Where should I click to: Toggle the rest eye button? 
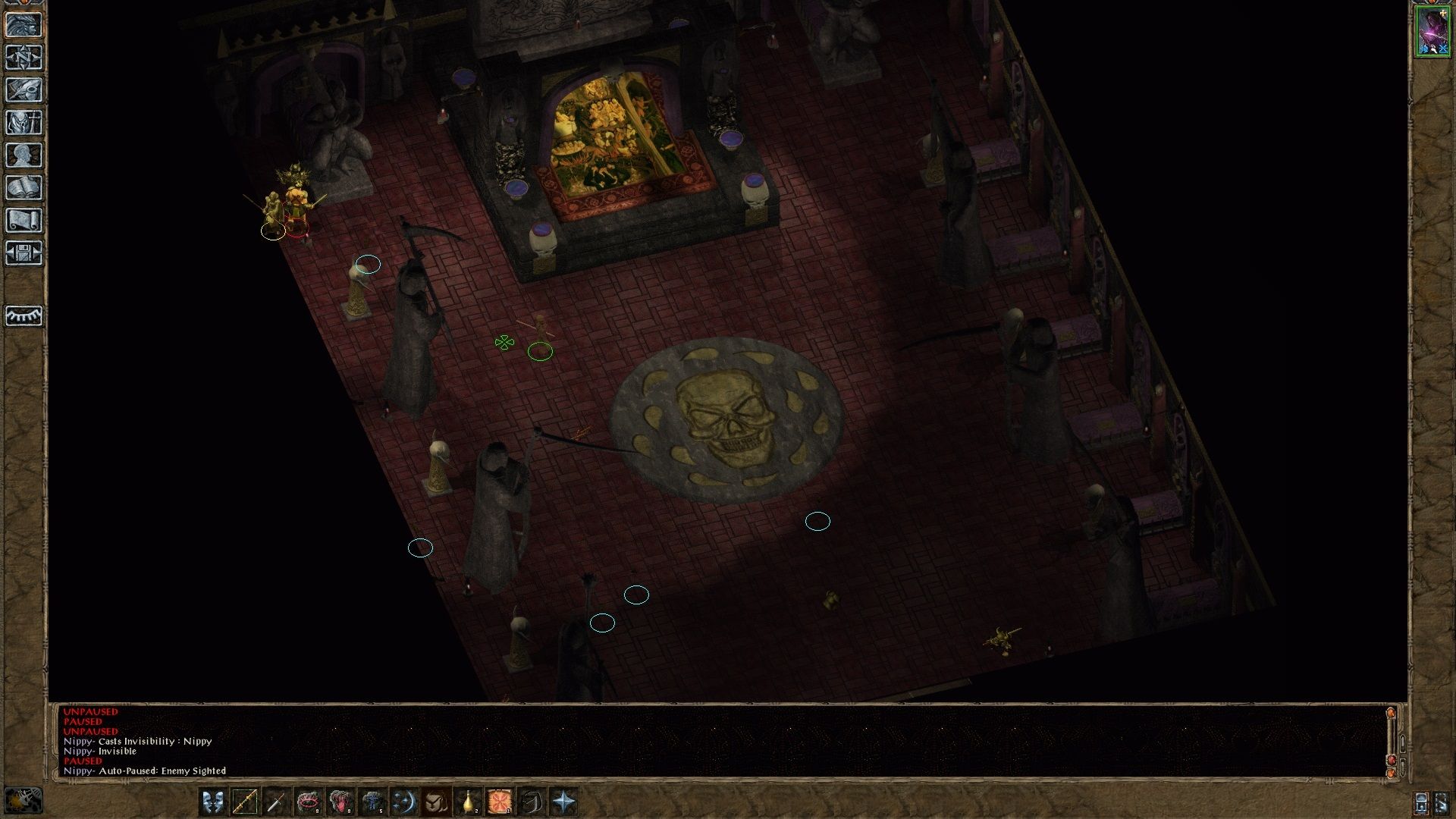[24, 315]
